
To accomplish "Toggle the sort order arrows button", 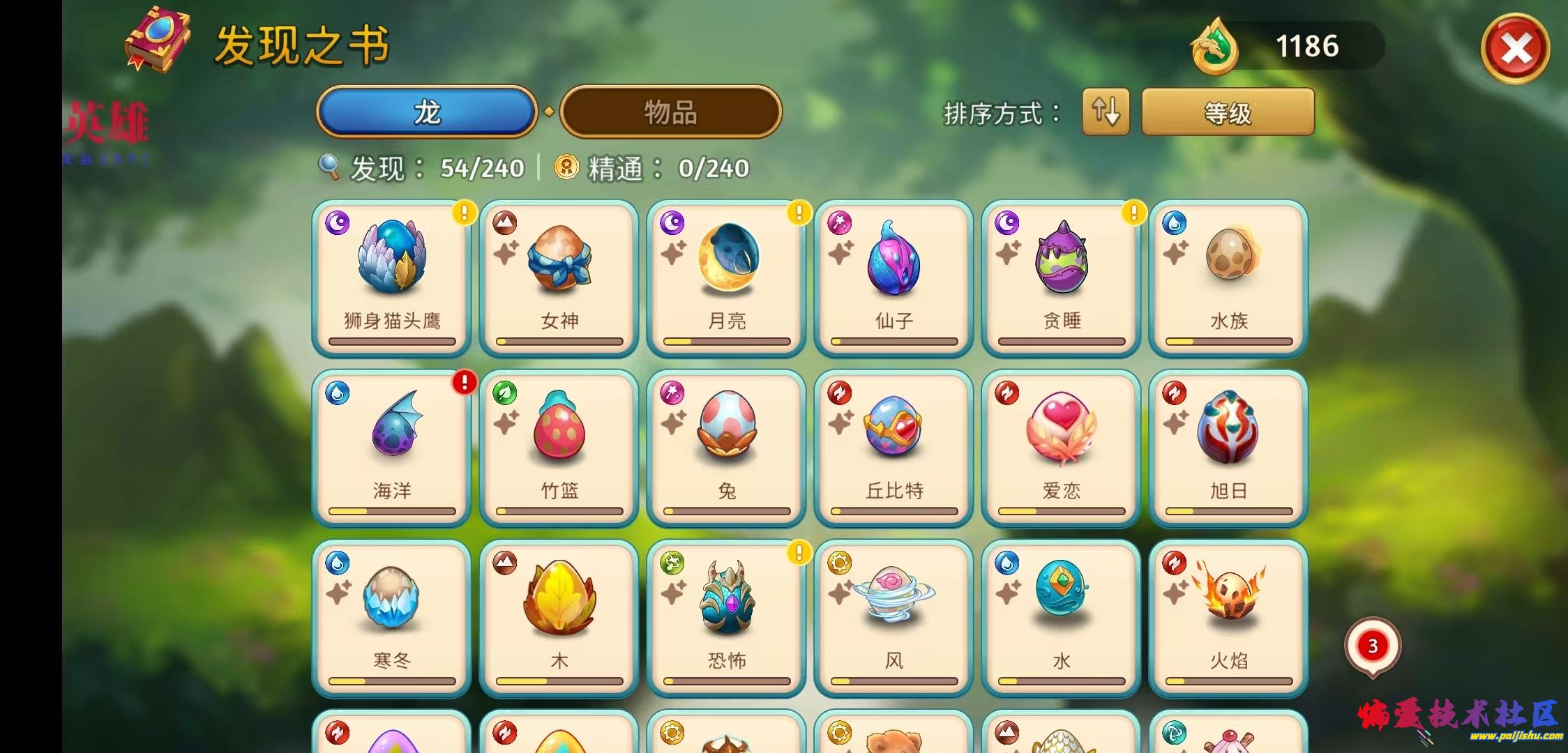I will tap(1106, 112).
